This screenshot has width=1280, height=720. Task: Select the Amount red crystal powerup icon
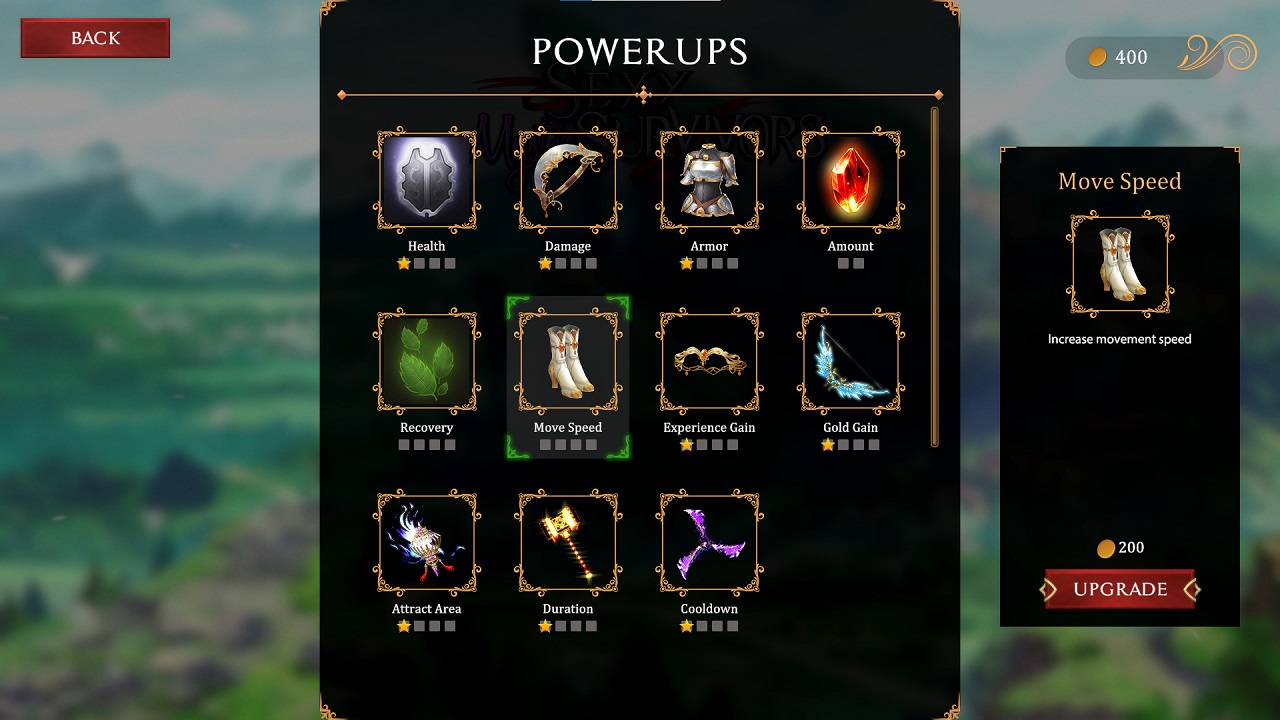pyautogui.click(x=850, y=180)
